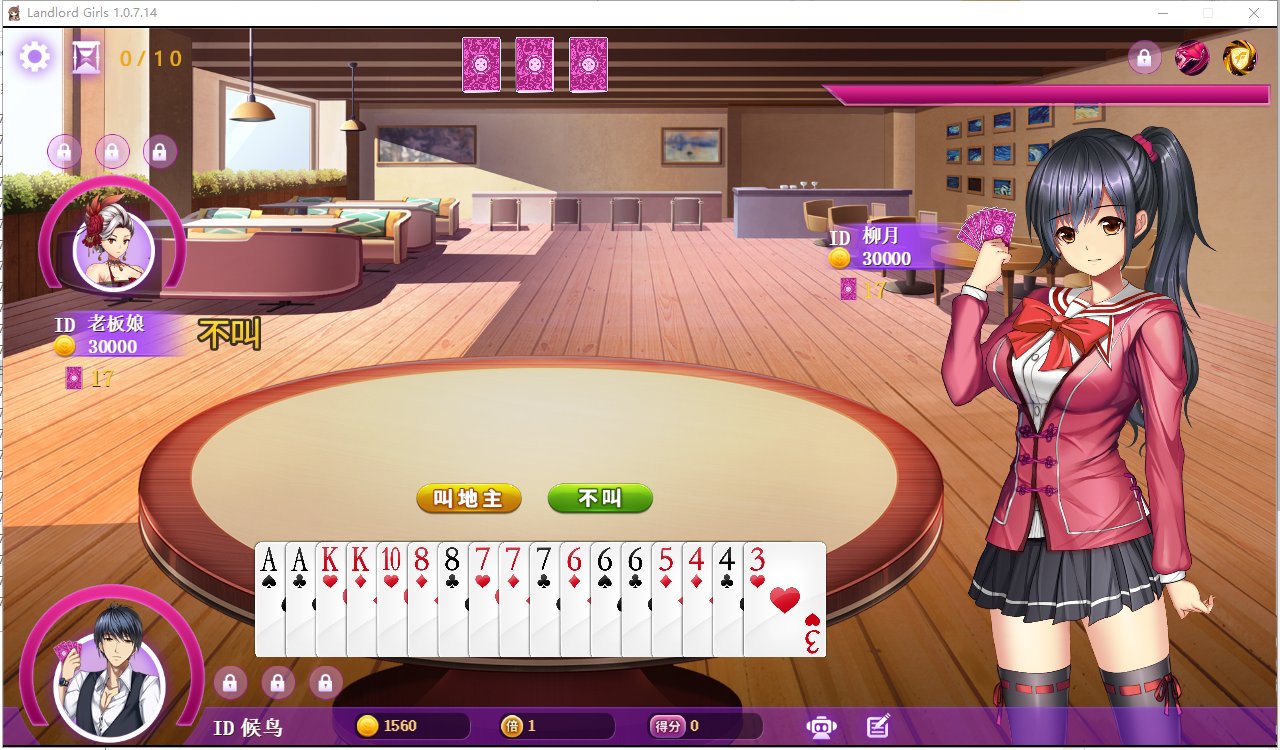This screenshot has height=750, width=1280.
Task: Select the 3 of hearts card
Action: 786,600
